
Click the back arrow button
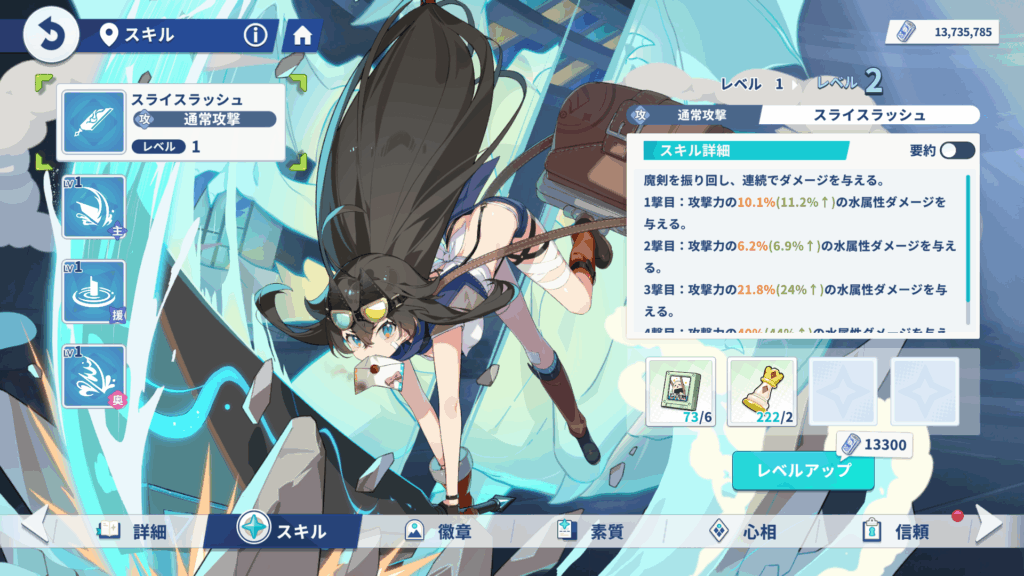click(x=47, y=36)
